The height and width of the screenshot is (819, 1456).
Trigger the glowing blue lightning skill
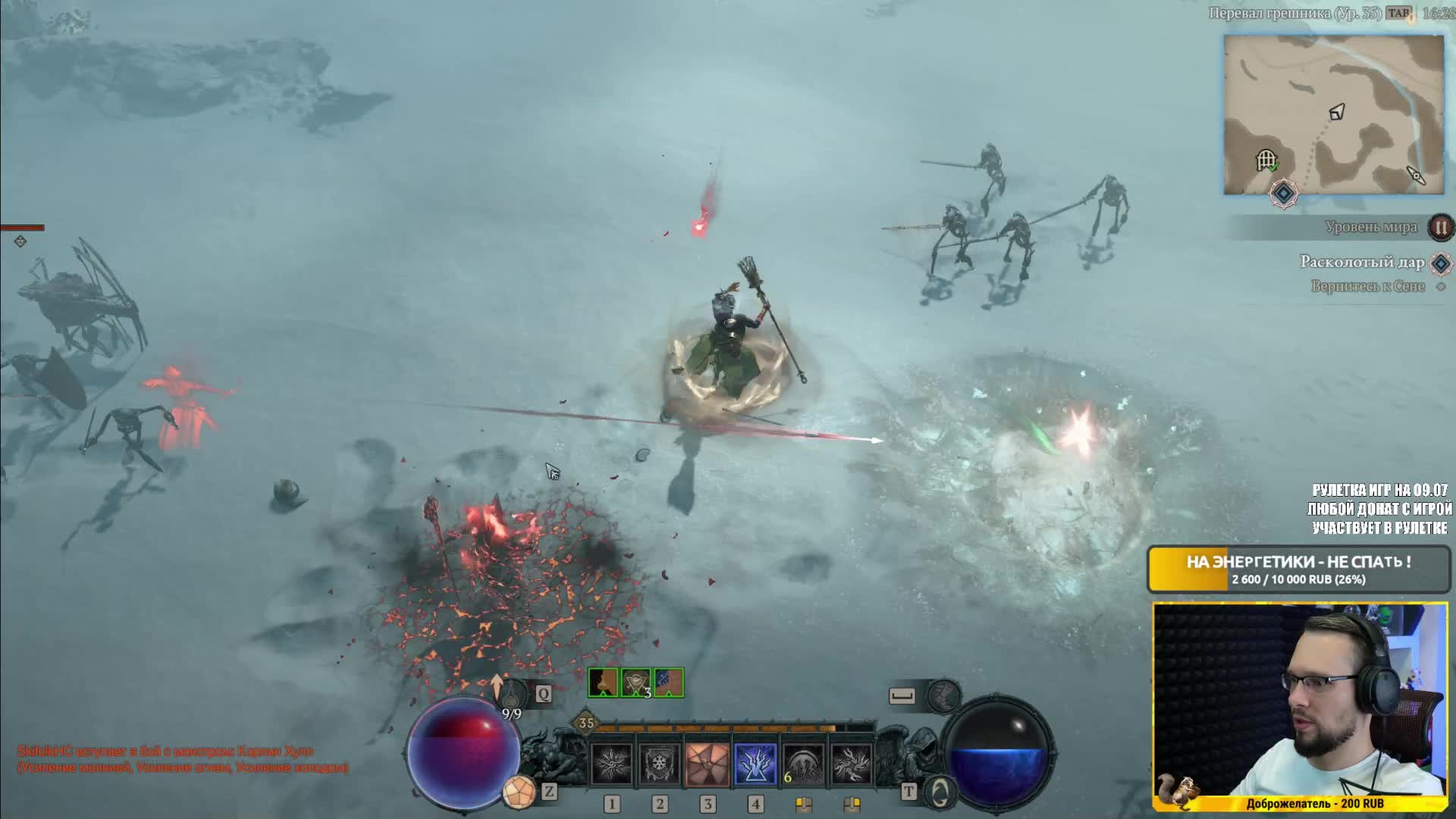[755, 763]
